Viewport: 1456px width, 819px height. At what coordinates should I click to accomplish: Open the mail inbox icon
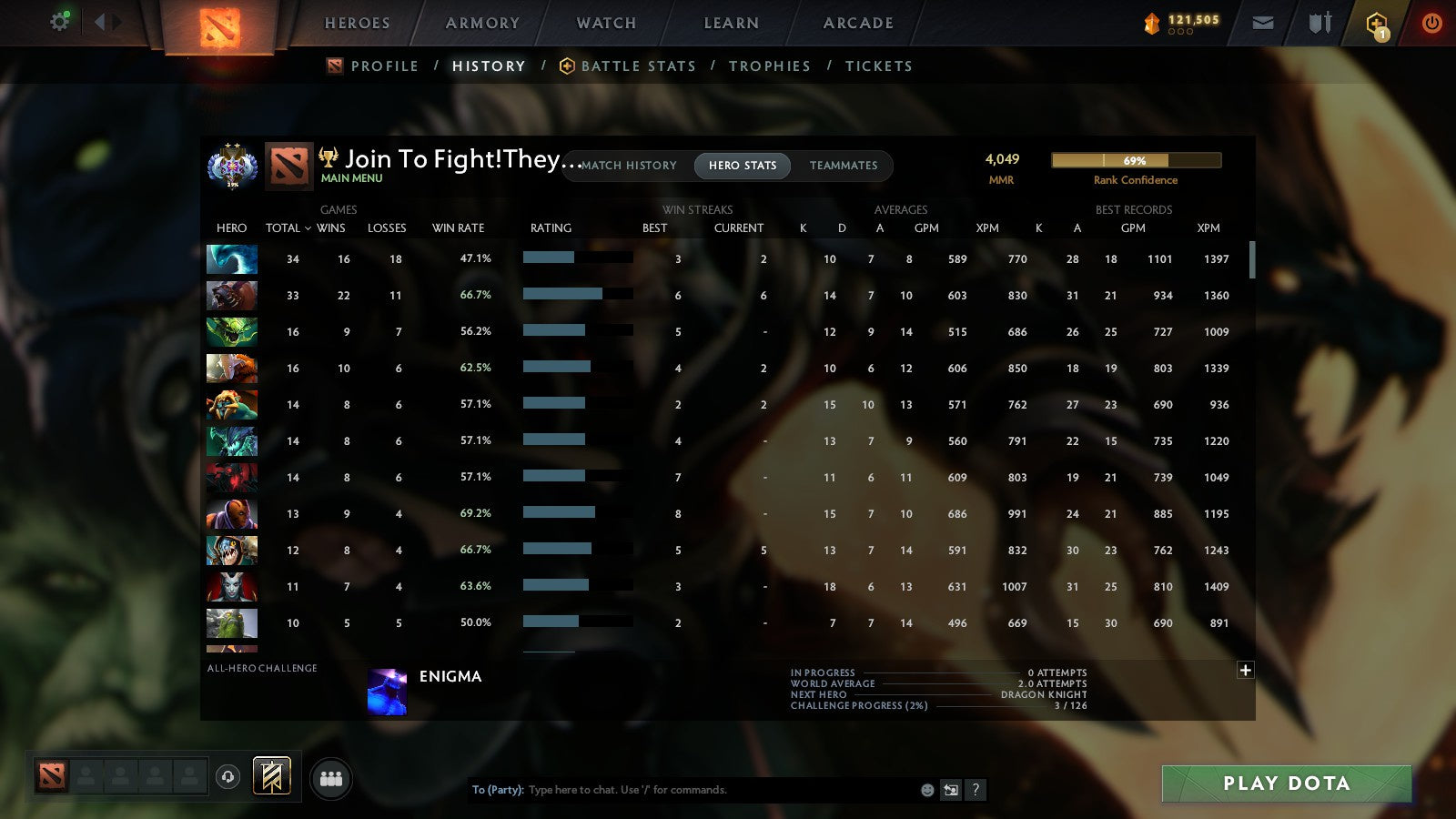1263,23
